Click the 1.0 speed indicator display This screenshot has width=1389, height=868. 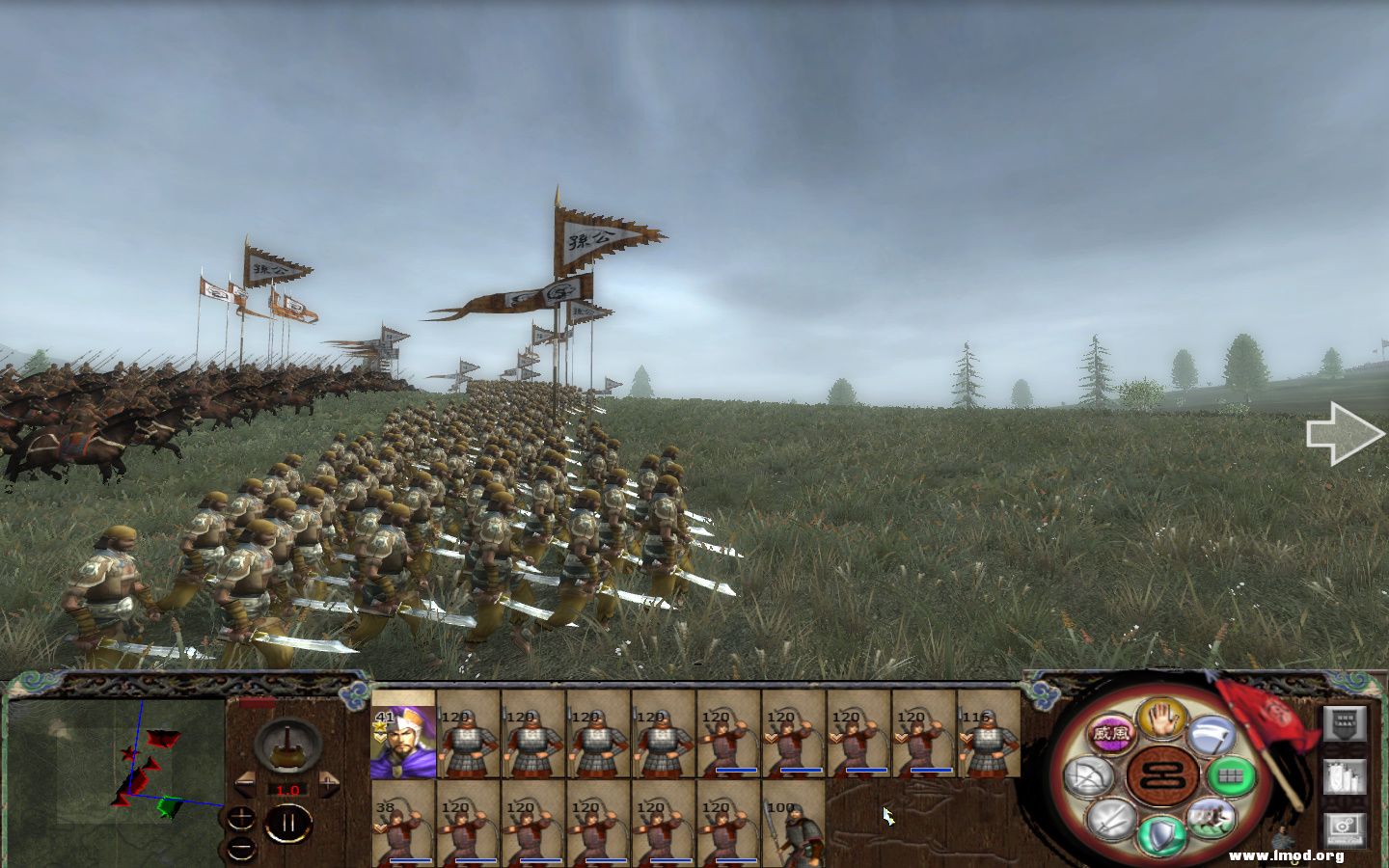(x=287, y=790)
